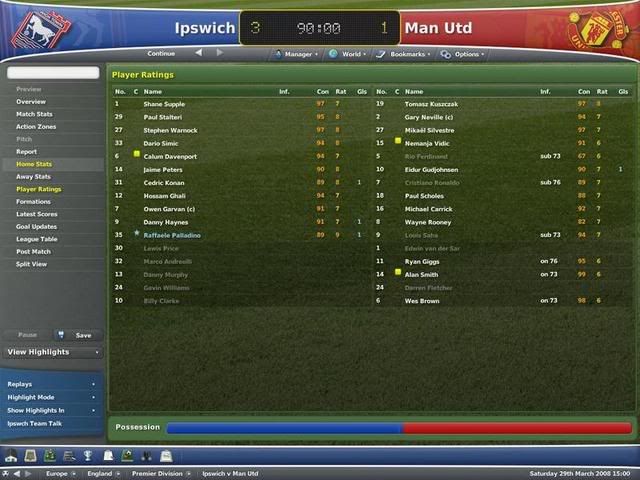Open the Replays submenu
The width and height of the screenshot is (640, 480).
click(52, 384)
